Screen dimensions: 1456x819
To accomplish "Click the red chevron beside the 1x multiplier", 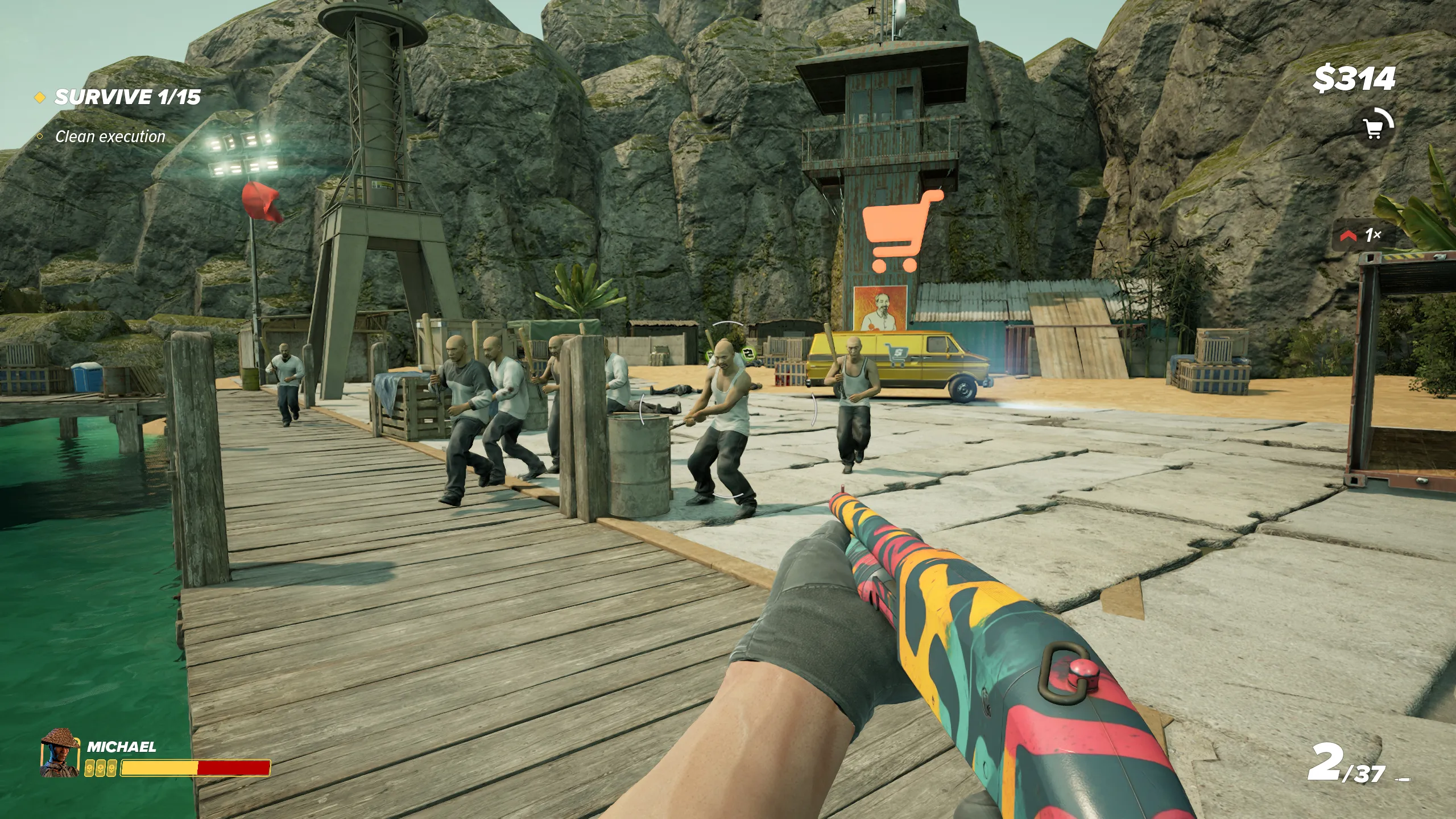I will (x=1348, y=235).
